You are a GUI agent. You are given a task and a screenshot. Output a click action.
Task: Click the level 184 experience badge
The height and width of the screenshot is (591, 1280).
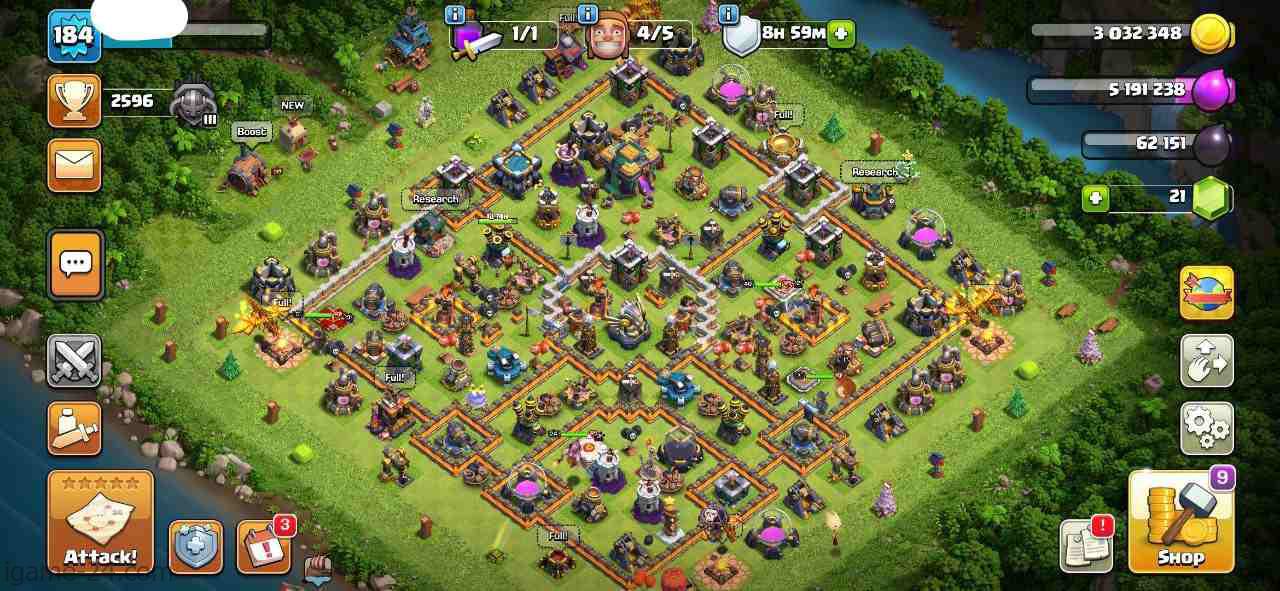73,36
